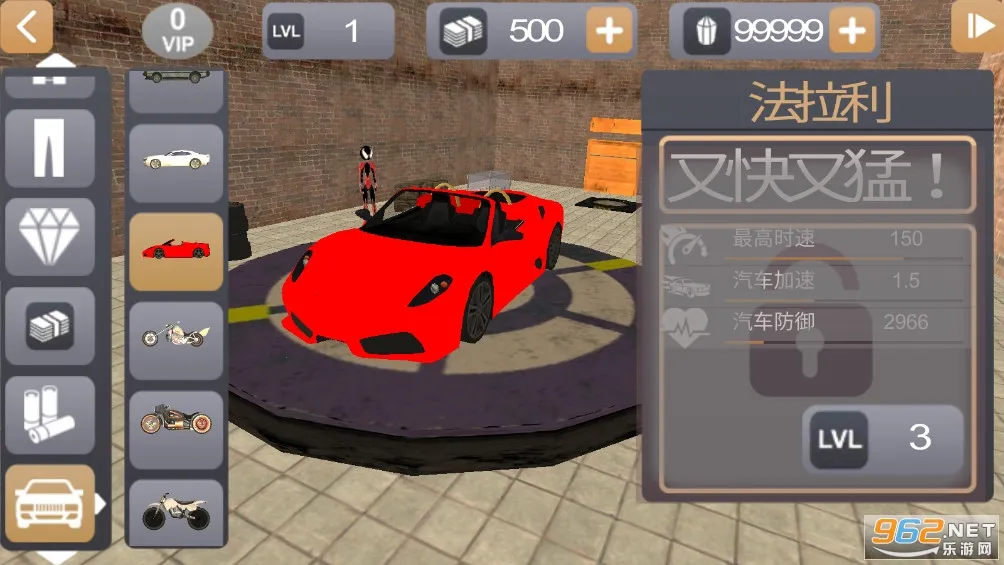Open the VIP status badge
Screen dimensions: 1004x565
click(x=178, y=30)
